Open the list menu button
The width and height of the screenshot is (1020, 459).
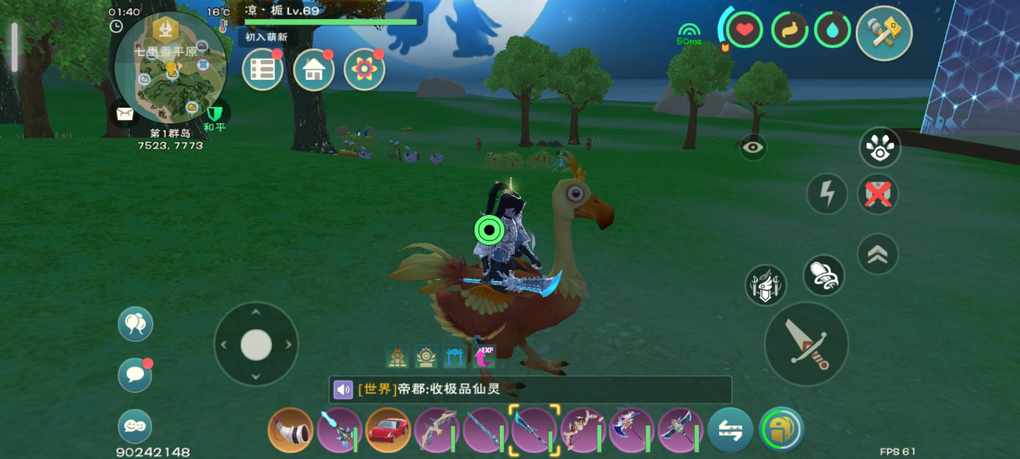(263, 70)
